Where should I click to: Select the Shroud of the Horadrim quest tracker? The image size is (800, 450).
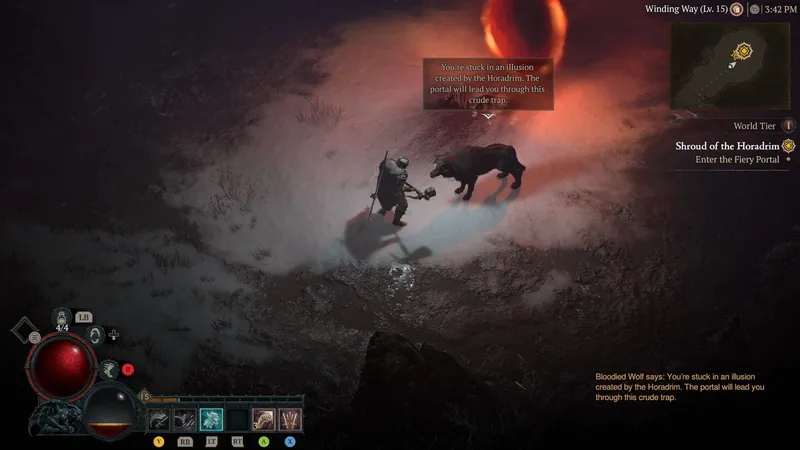coord(731,145)
